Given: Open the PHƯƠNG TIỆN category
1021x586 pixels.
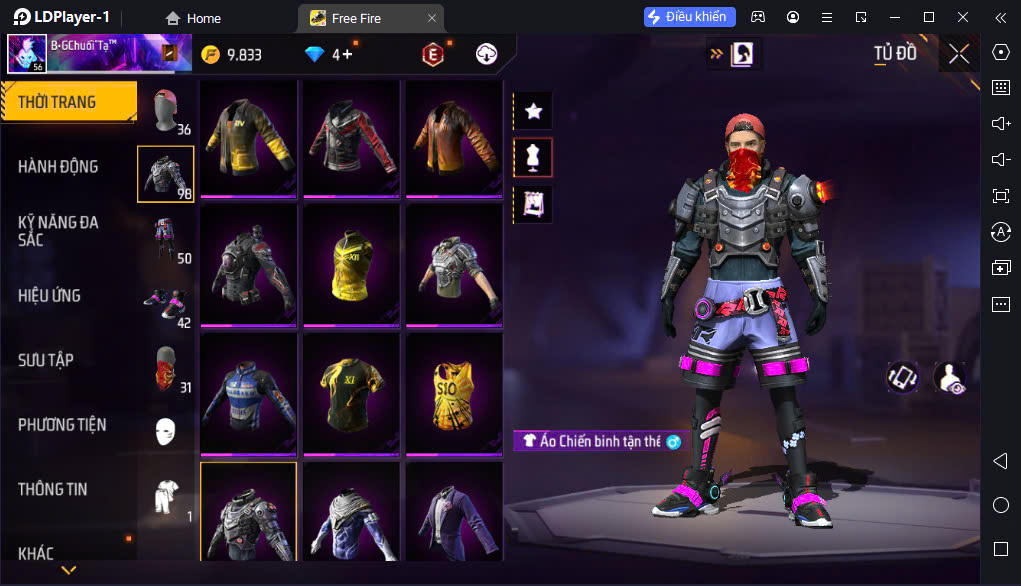Looking at the screenshot, I should [x=62, y=425].
